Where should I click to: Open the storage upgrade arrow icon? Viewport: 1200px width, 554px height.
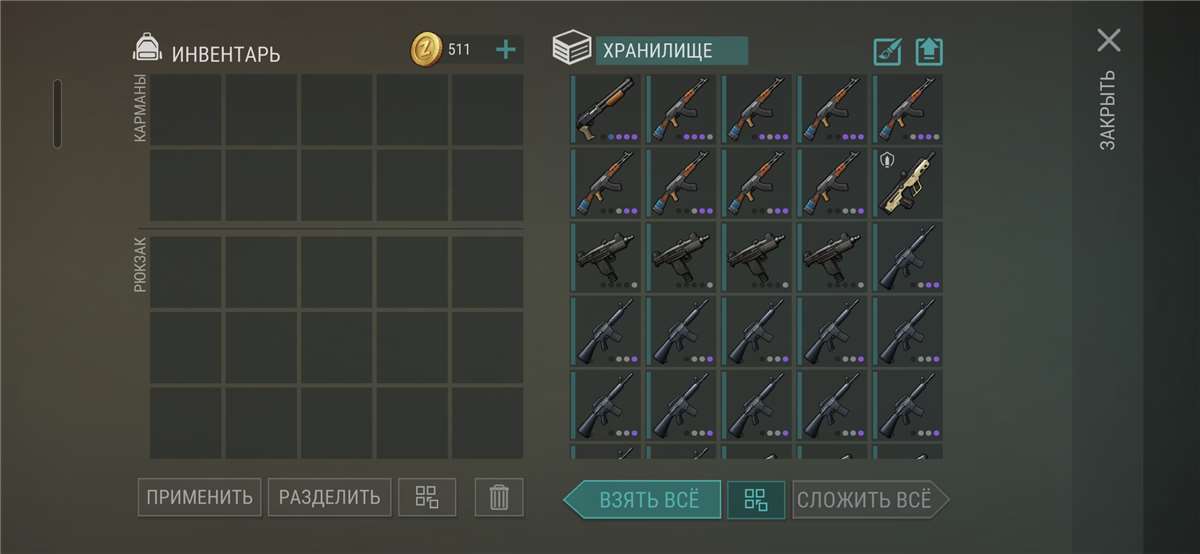[929, 51]
